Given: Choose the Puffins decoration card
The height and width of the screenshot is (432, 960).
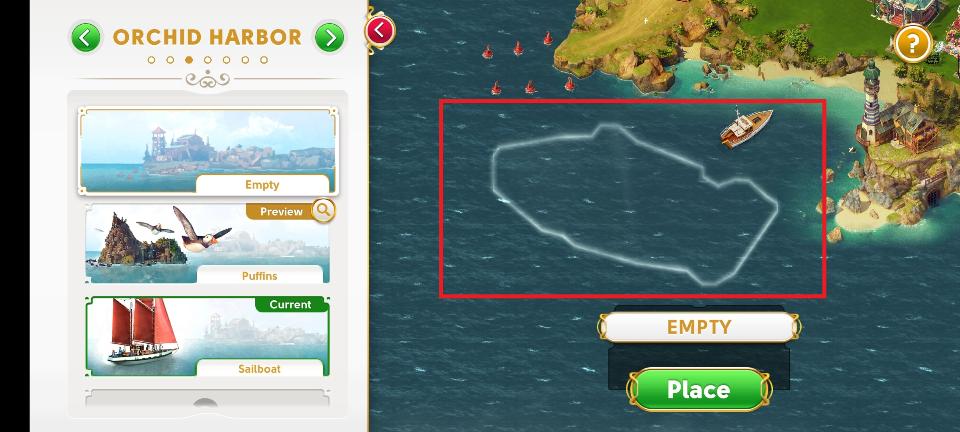Looking at the screenshot, I should pos(207,244).
